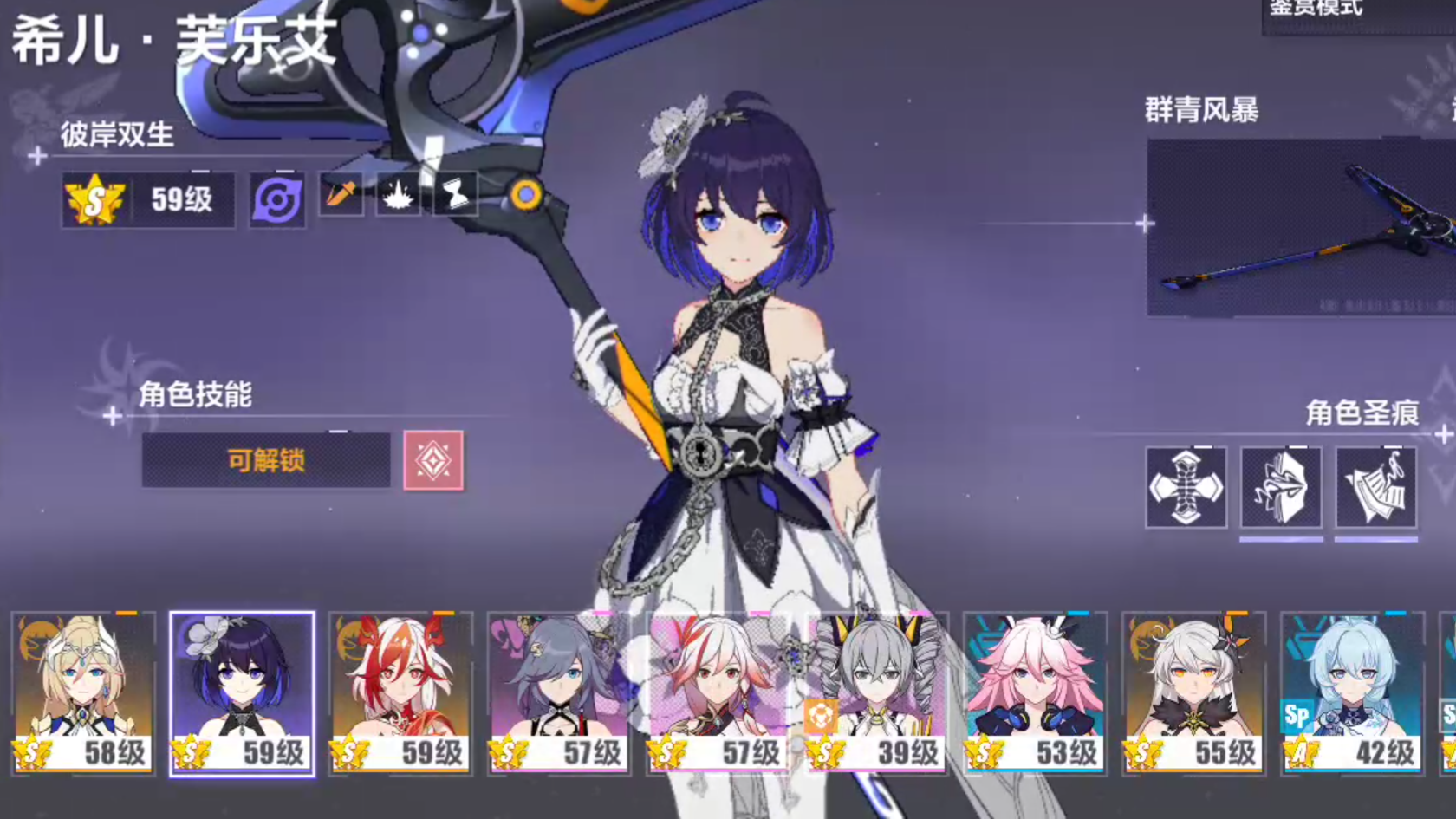Open the S-rank level 59 badge
The image size is (1456, 819).
point(148,200)
